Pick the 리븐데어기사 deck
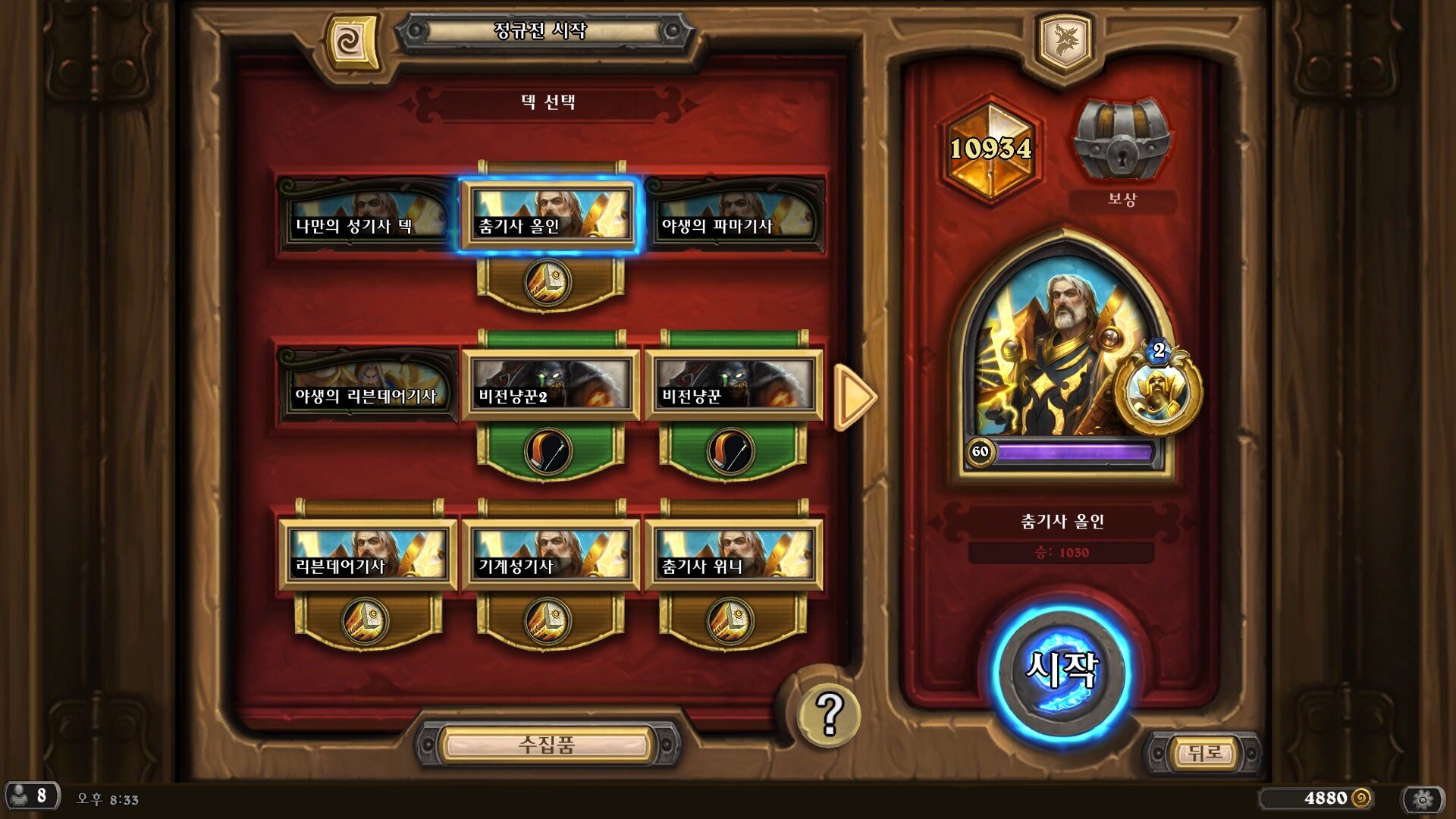Screen dimensions: 1456x819 (x=368, y=556)
